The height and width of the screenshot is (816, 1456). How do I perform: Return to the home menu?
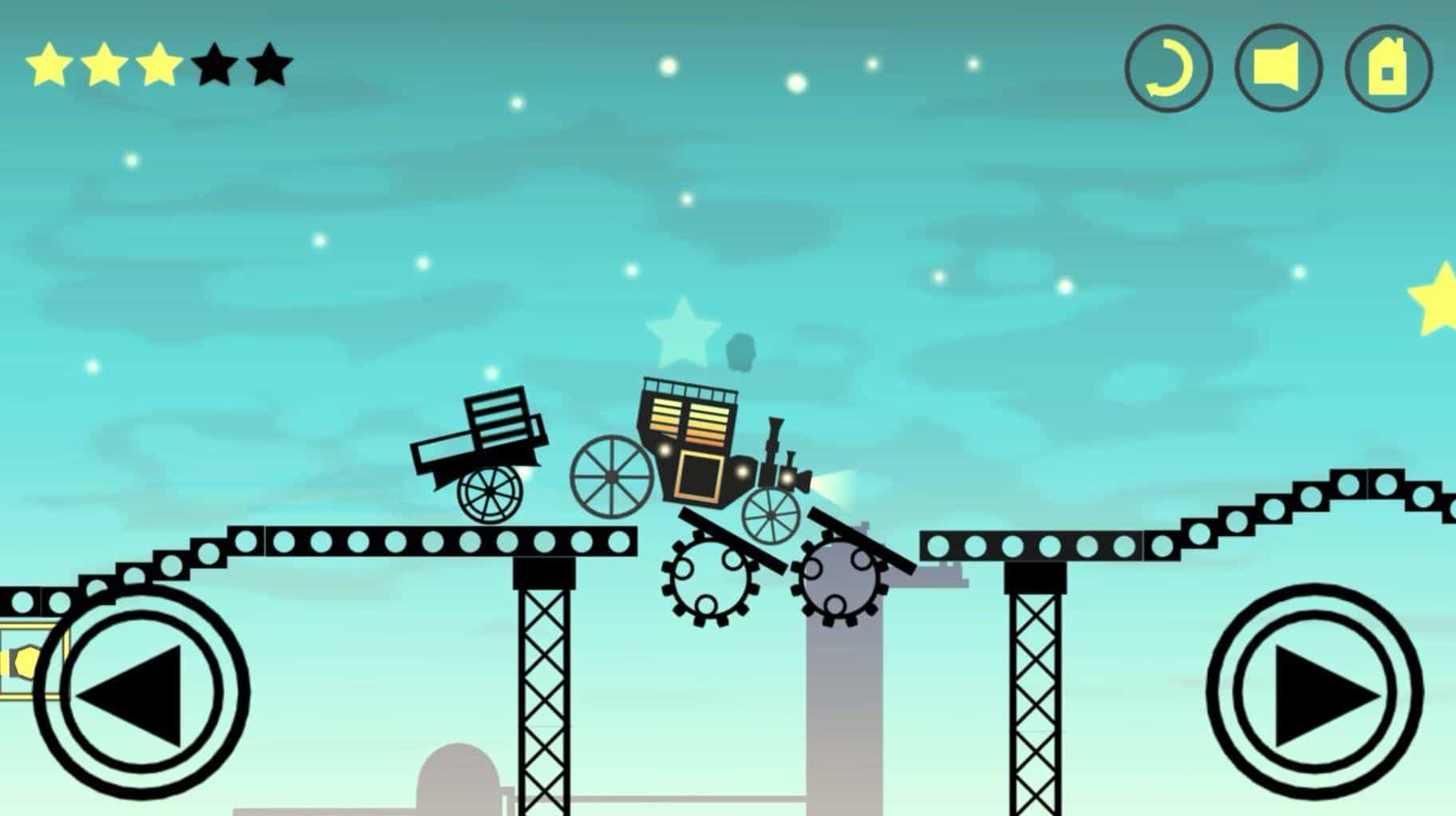point(1388,69)
